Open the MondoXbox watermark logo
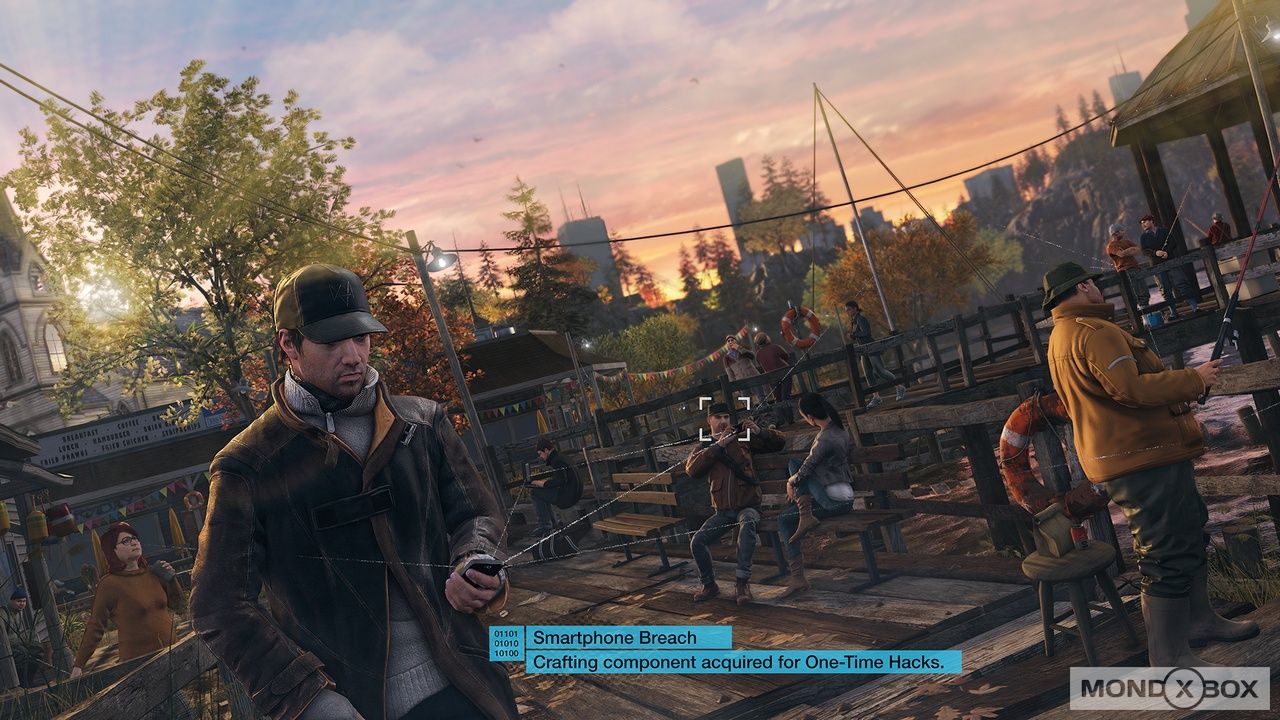1280x720 pixels. point(1168,688)
